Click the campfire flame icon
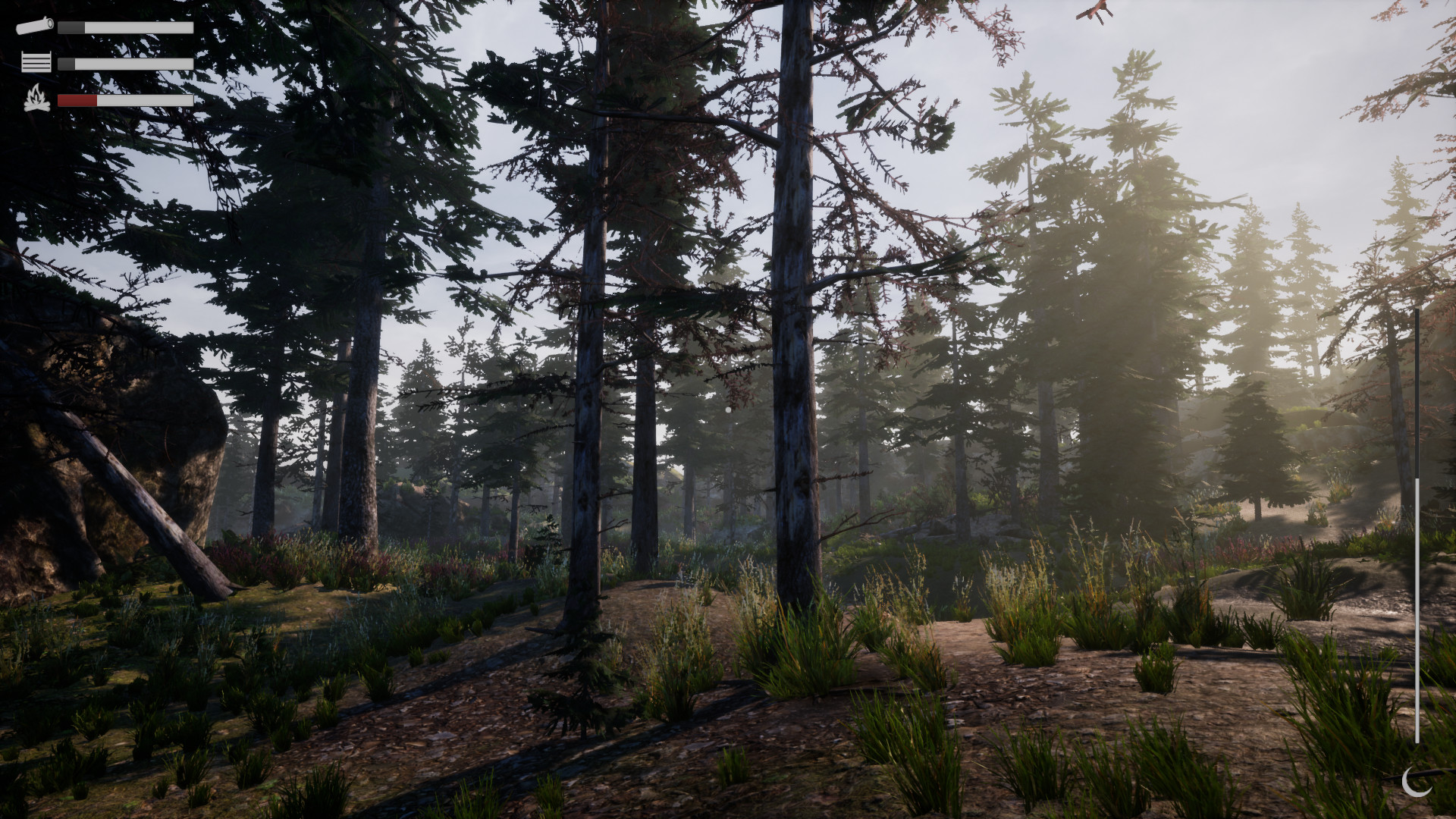 pyautogui.click(x=34, y=99)
